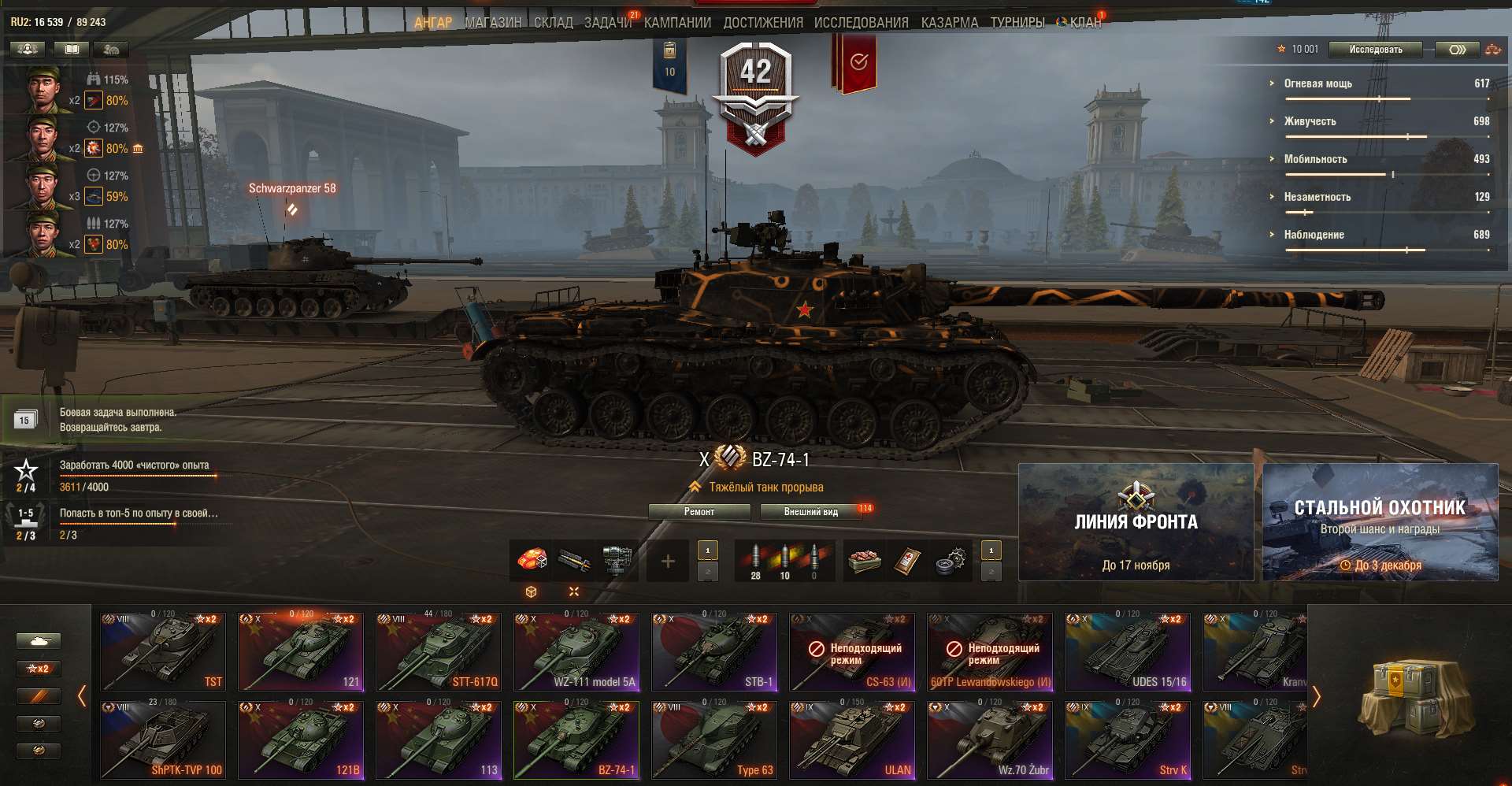The image size is (1512, 786).
Task: Click the group crew operations icon
Action: click(x=27, y=49)
